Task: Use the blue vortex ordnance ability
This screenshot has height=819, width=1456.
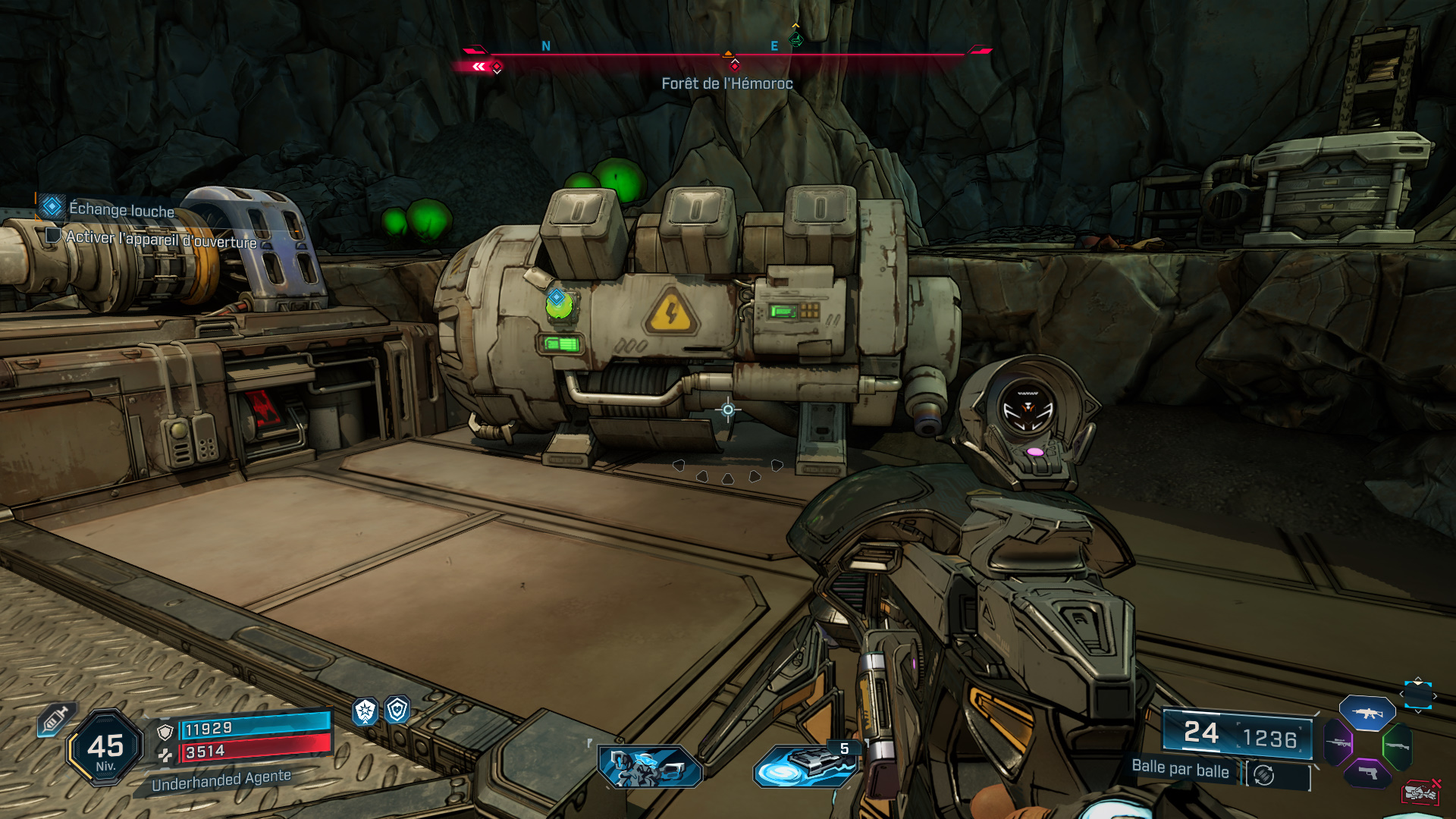Action: click(804, 766)
